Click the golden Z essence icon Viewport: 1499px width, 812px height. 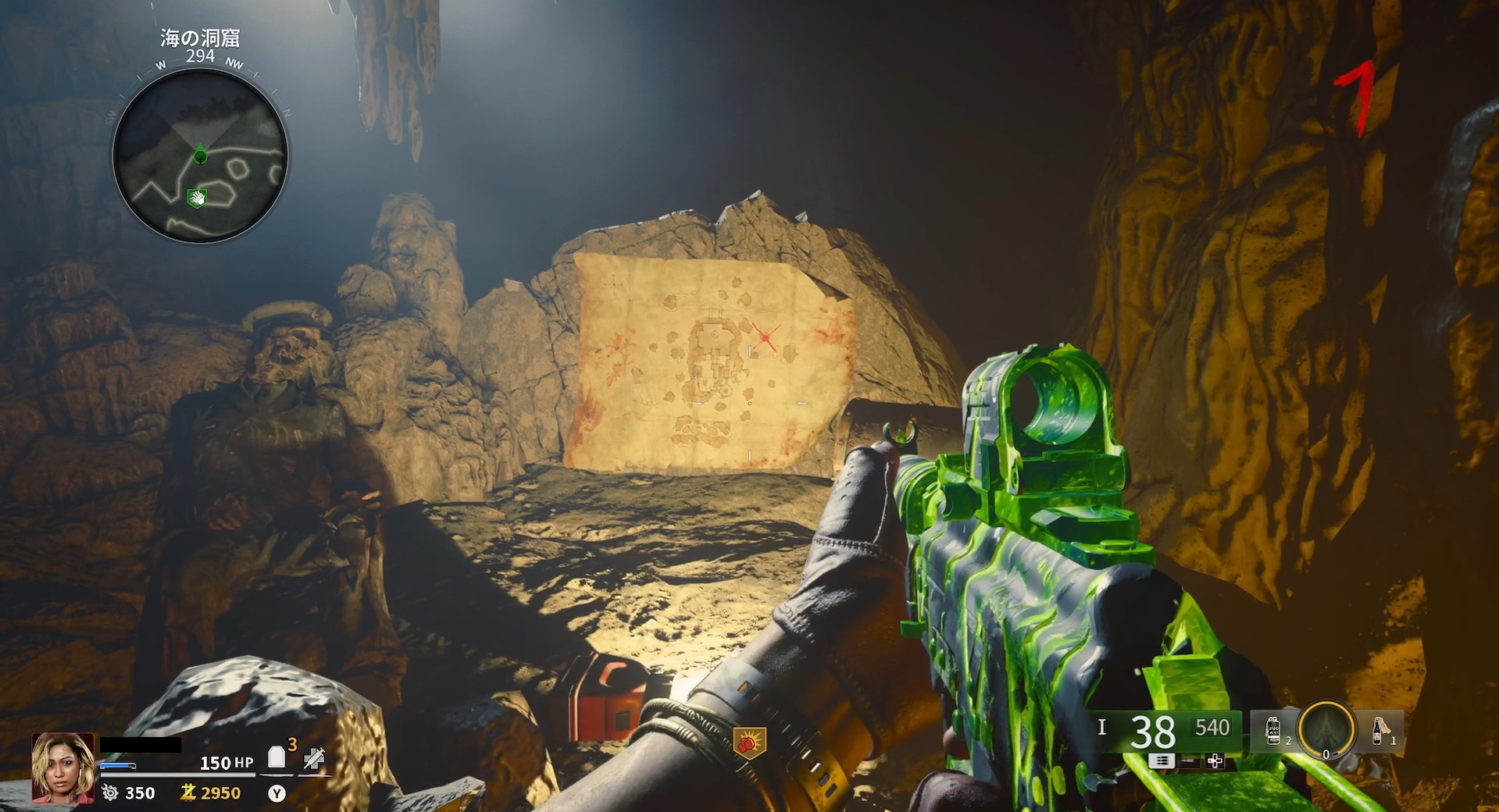coord(190,792)
